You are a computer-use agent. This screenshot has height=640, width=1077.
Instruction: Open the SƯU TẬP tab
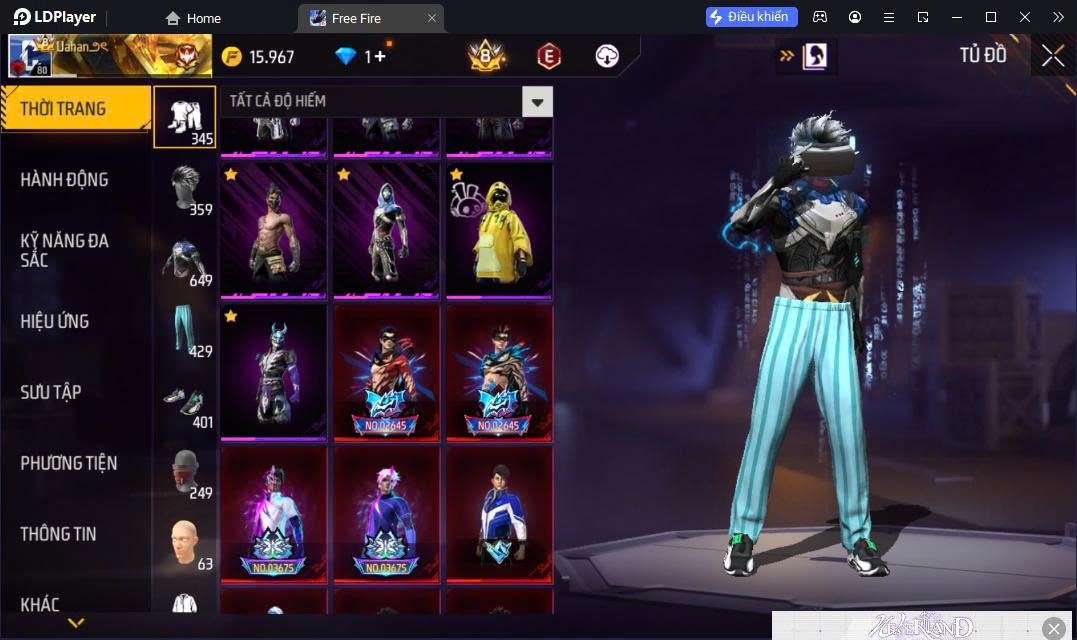[51, 392]
